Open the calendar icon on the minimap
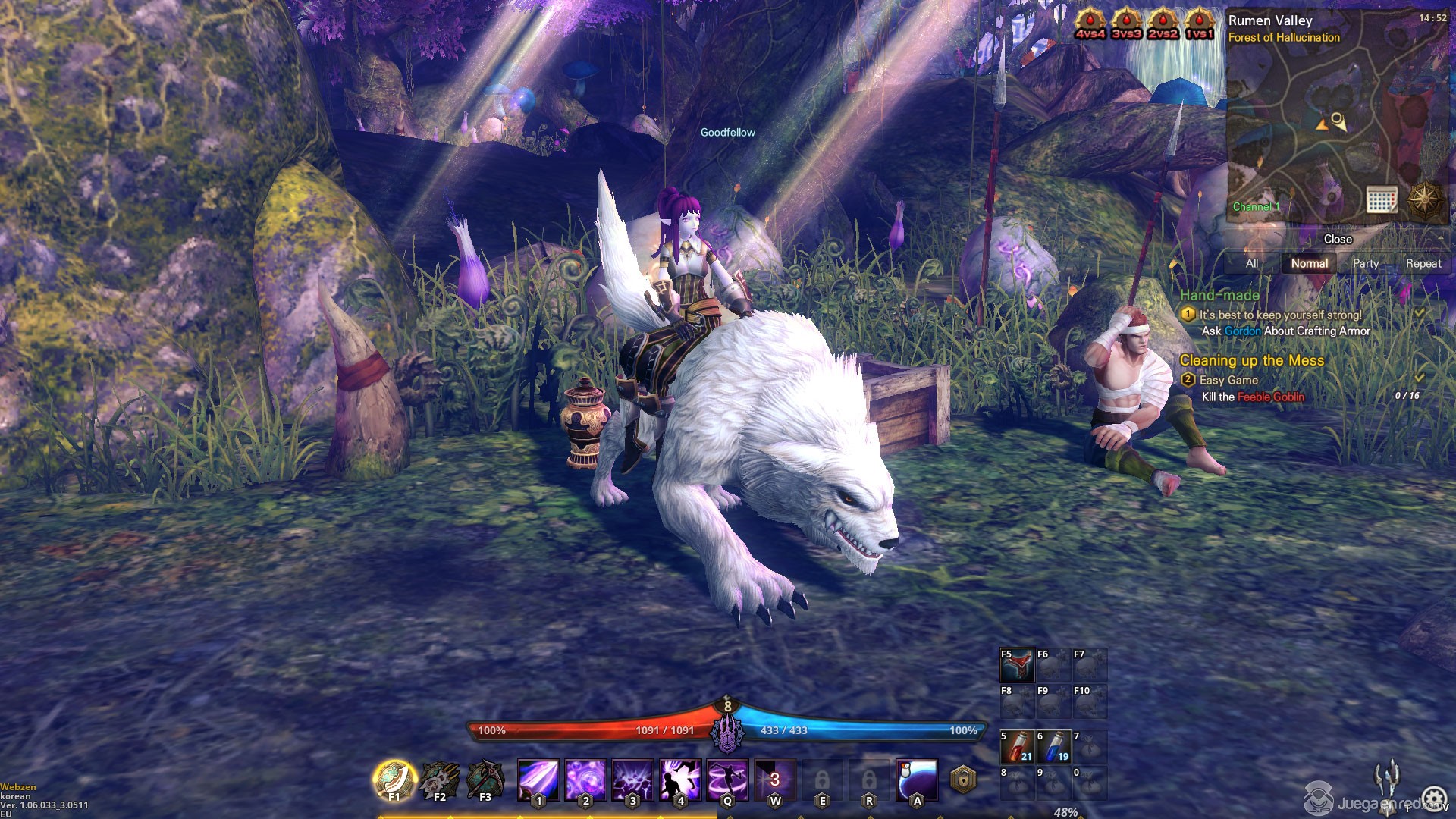Viewport: 1456px width, 819px height. (1382, 199)
